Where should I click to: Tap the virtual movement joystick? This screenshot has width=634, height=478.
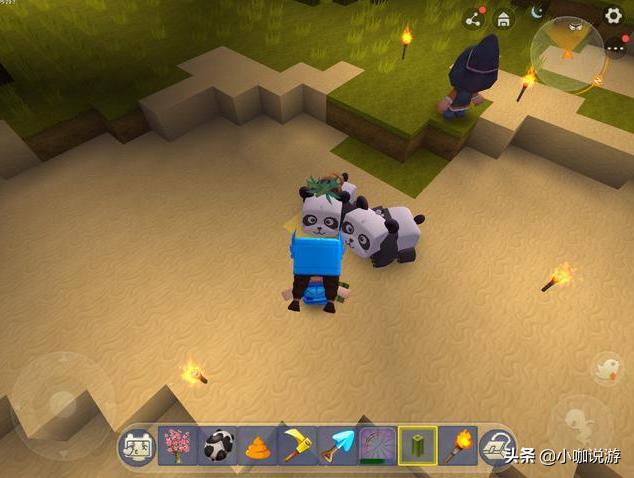point(62,404)
